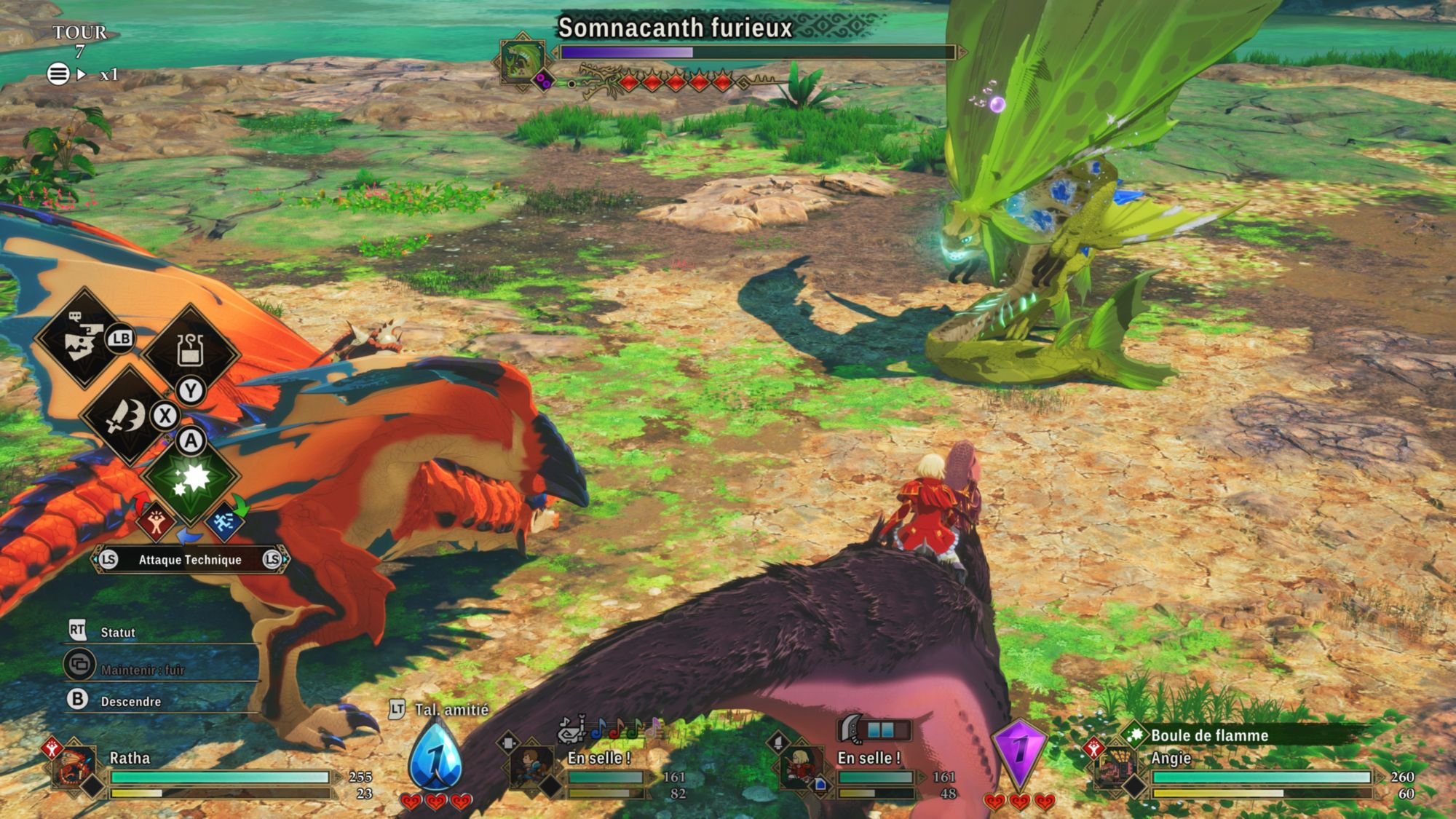Open the monster orders speech-bubble command
Viewport: 1456px width, 819px height.
[x=84, y=339]
